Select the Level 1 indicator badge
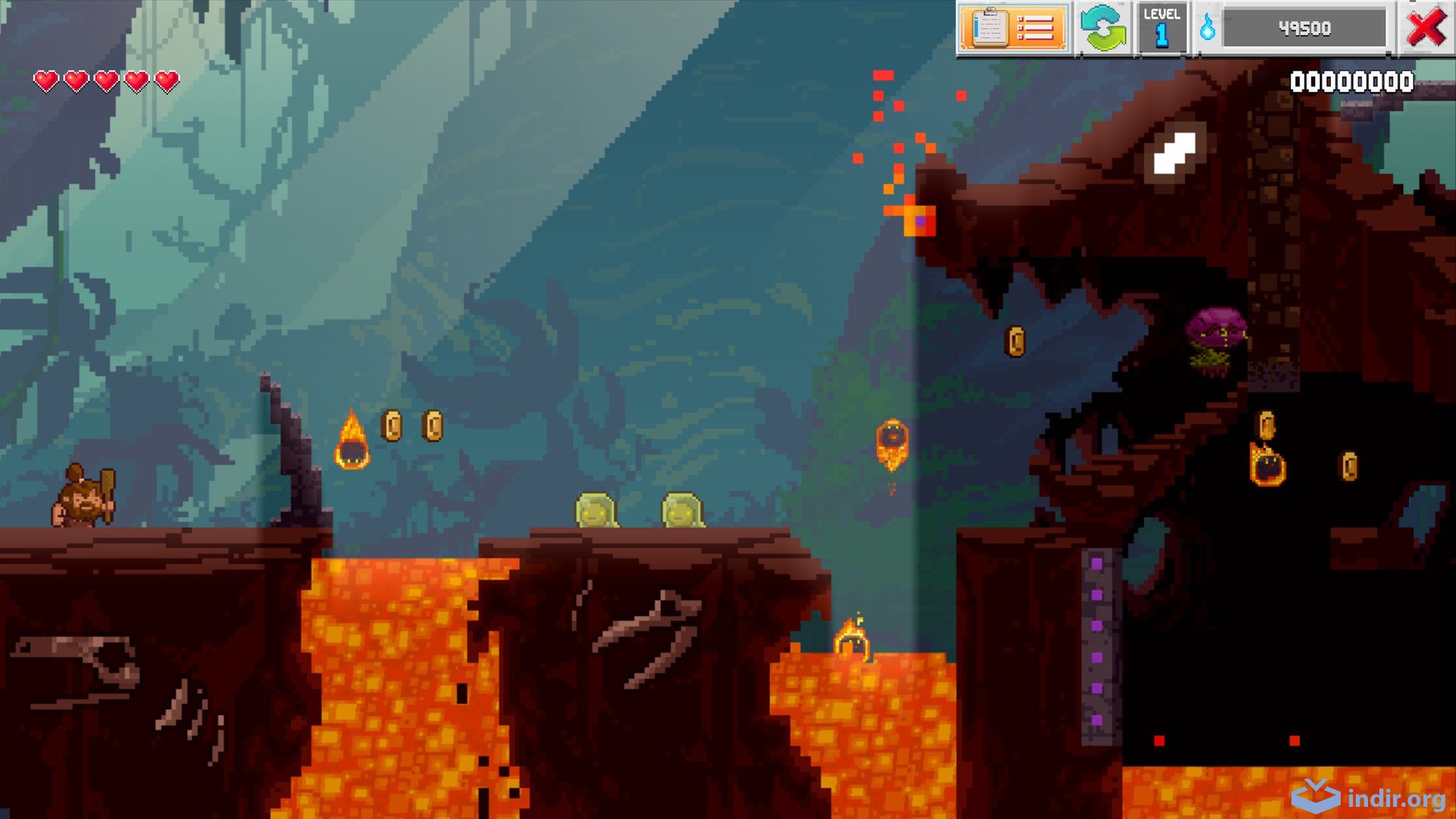The image size is (1456, 819). coord(1161,28)
